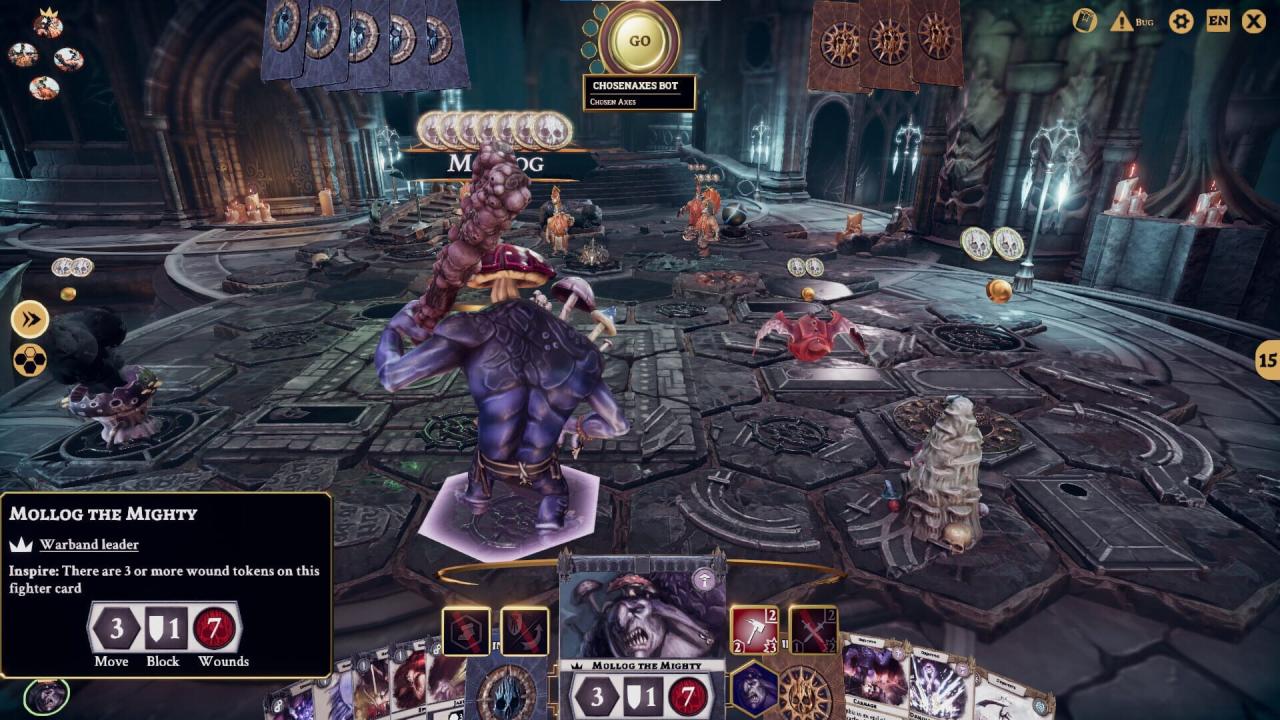
Task: Open the rulebook icon
Action: point(1085,21)
